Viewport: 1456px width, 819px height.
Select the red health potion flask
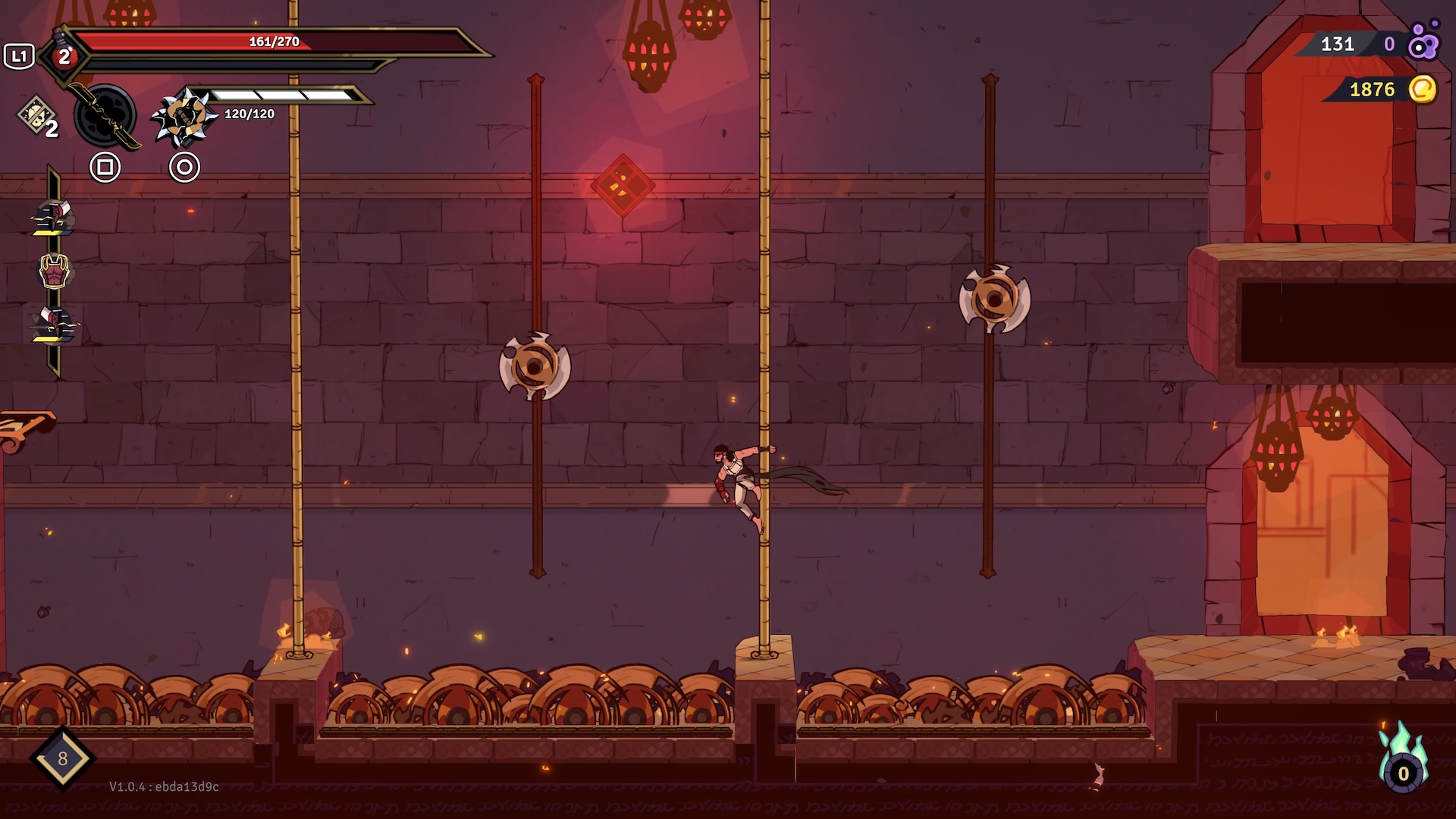tap(64, 56)
